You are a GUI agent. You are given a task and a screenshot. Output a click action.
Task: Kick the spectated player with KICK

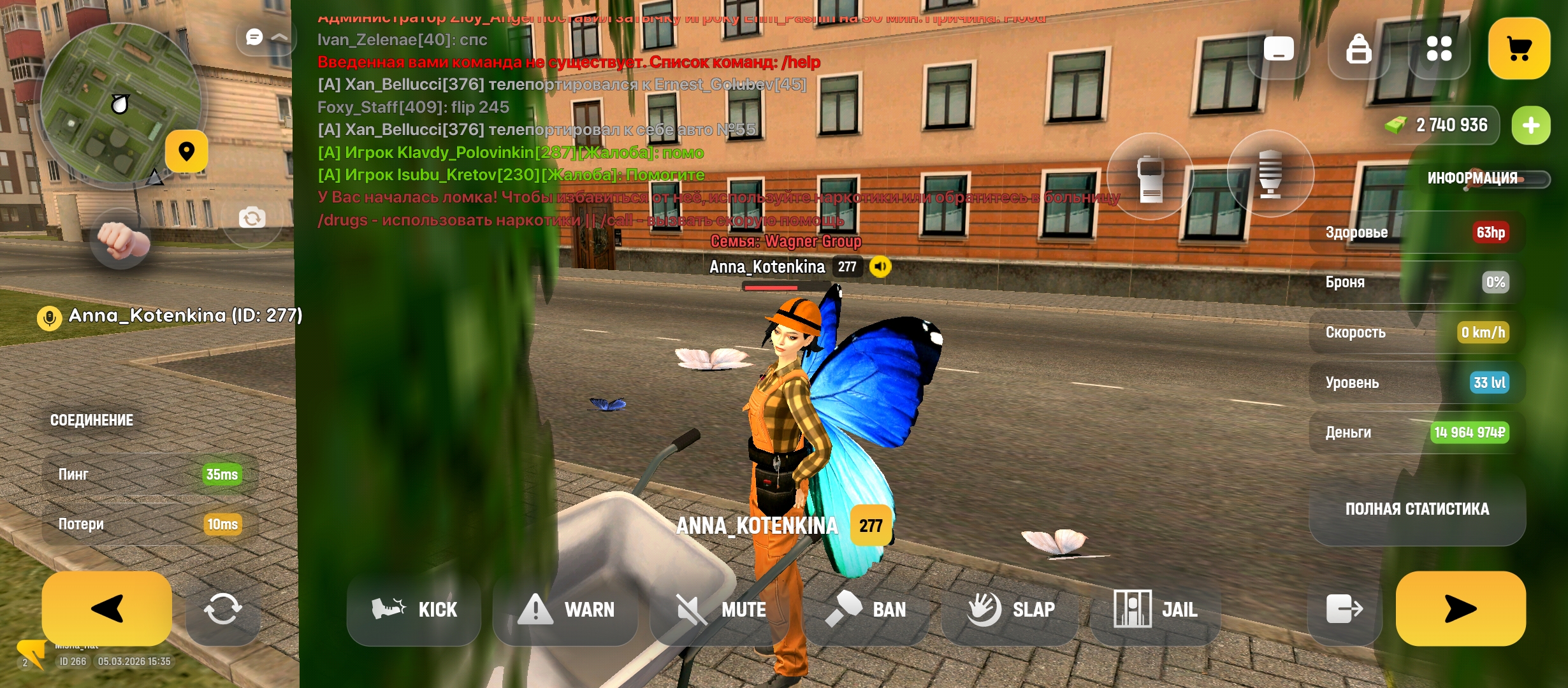pyautogui.click(x=414, y=610)
